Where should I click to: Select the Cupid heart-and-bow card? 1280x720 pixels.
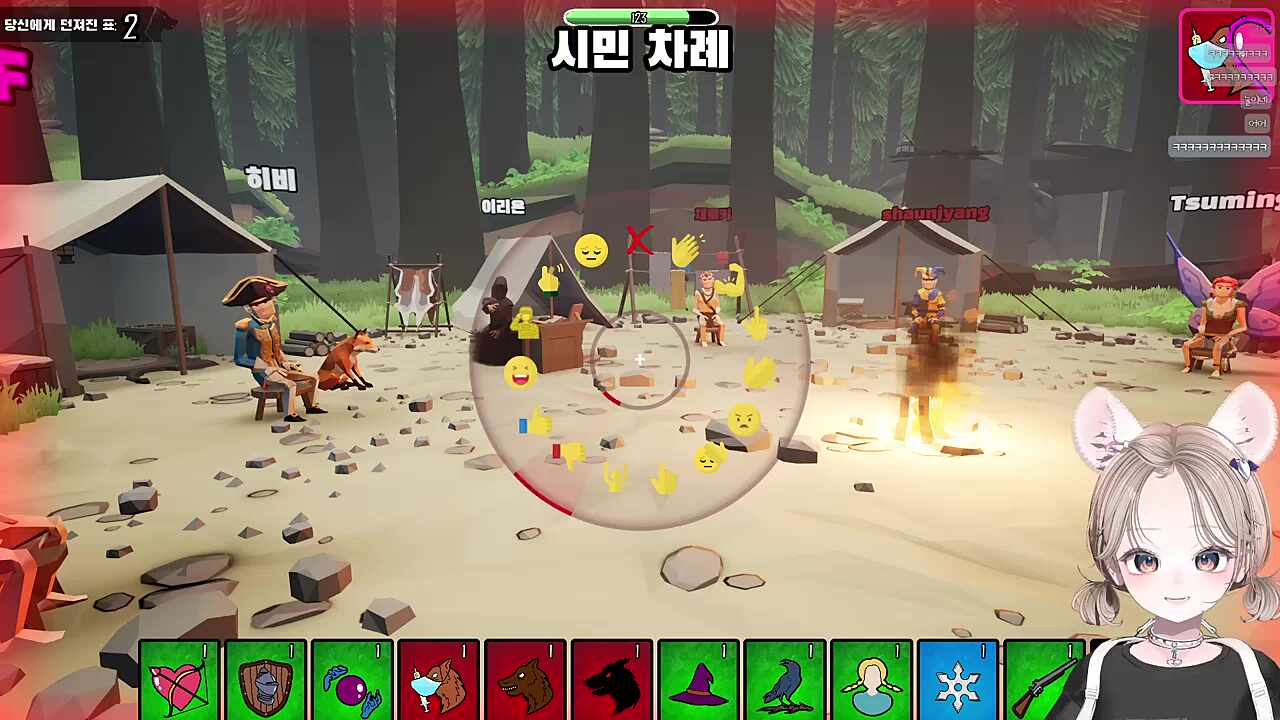coord(177,678)
